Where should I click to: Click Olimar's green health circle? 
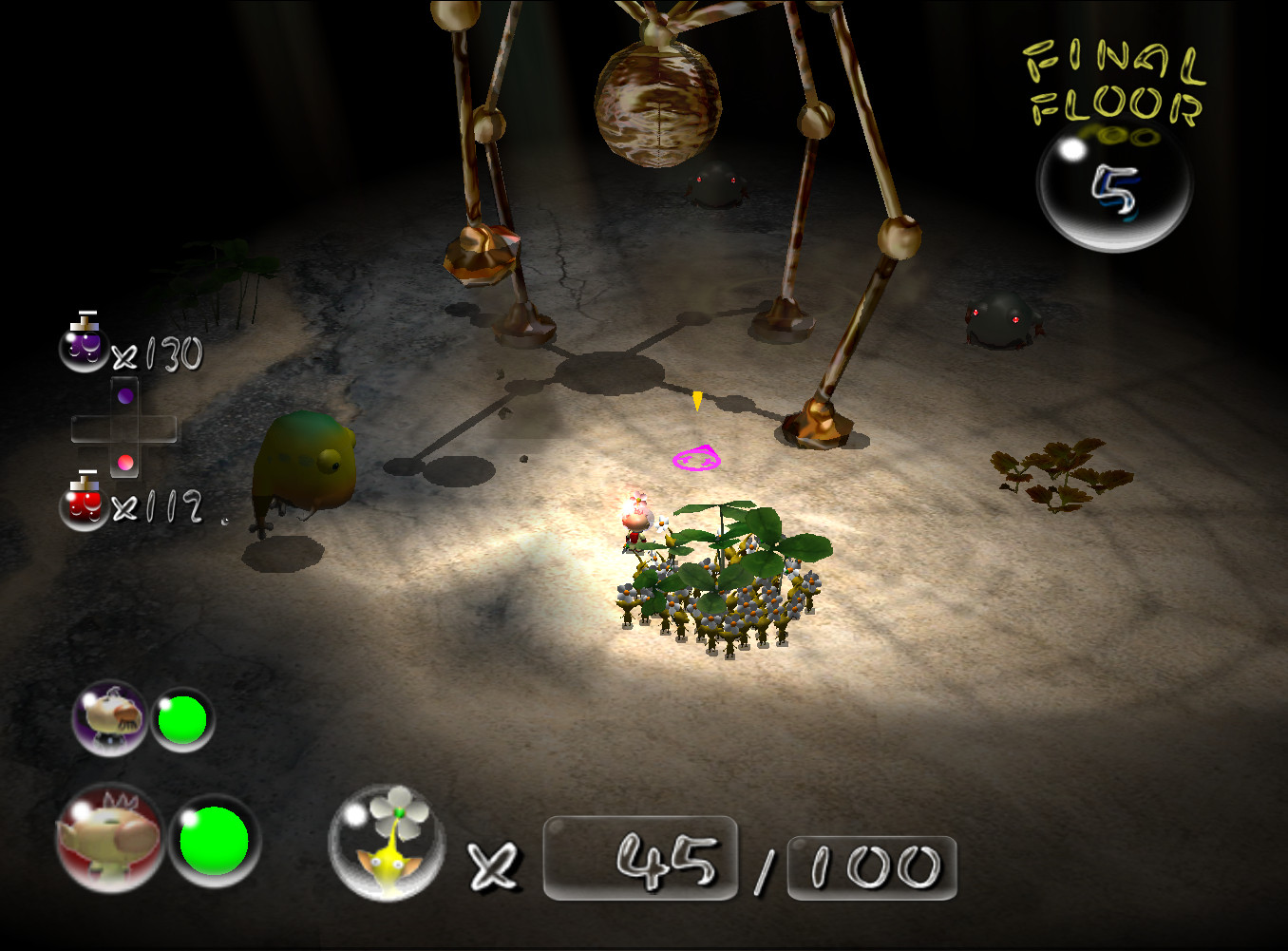[183, 720]
